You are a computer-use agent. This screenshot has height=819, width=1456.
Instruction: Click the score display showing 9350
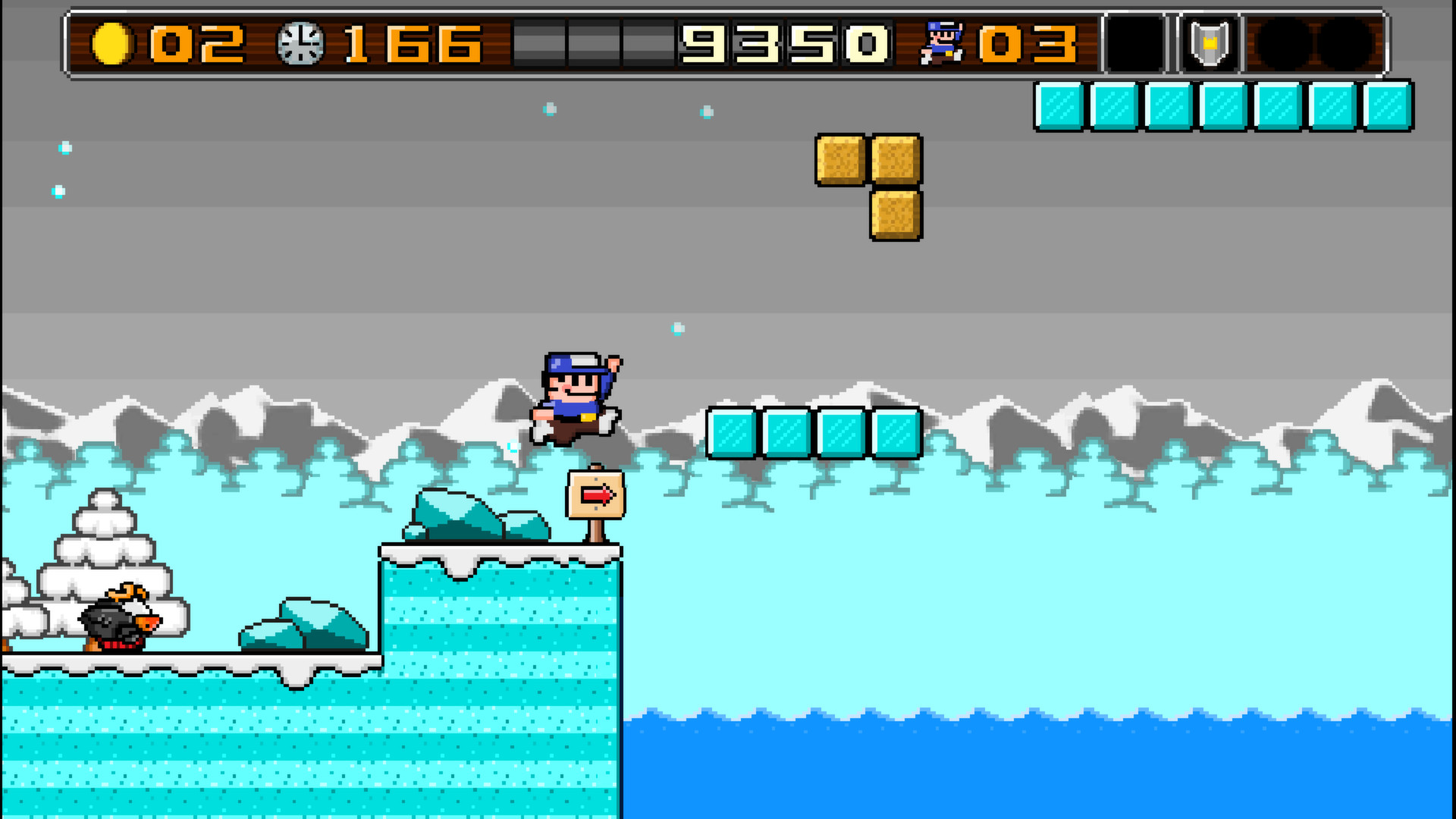click(x=785, y=44)
